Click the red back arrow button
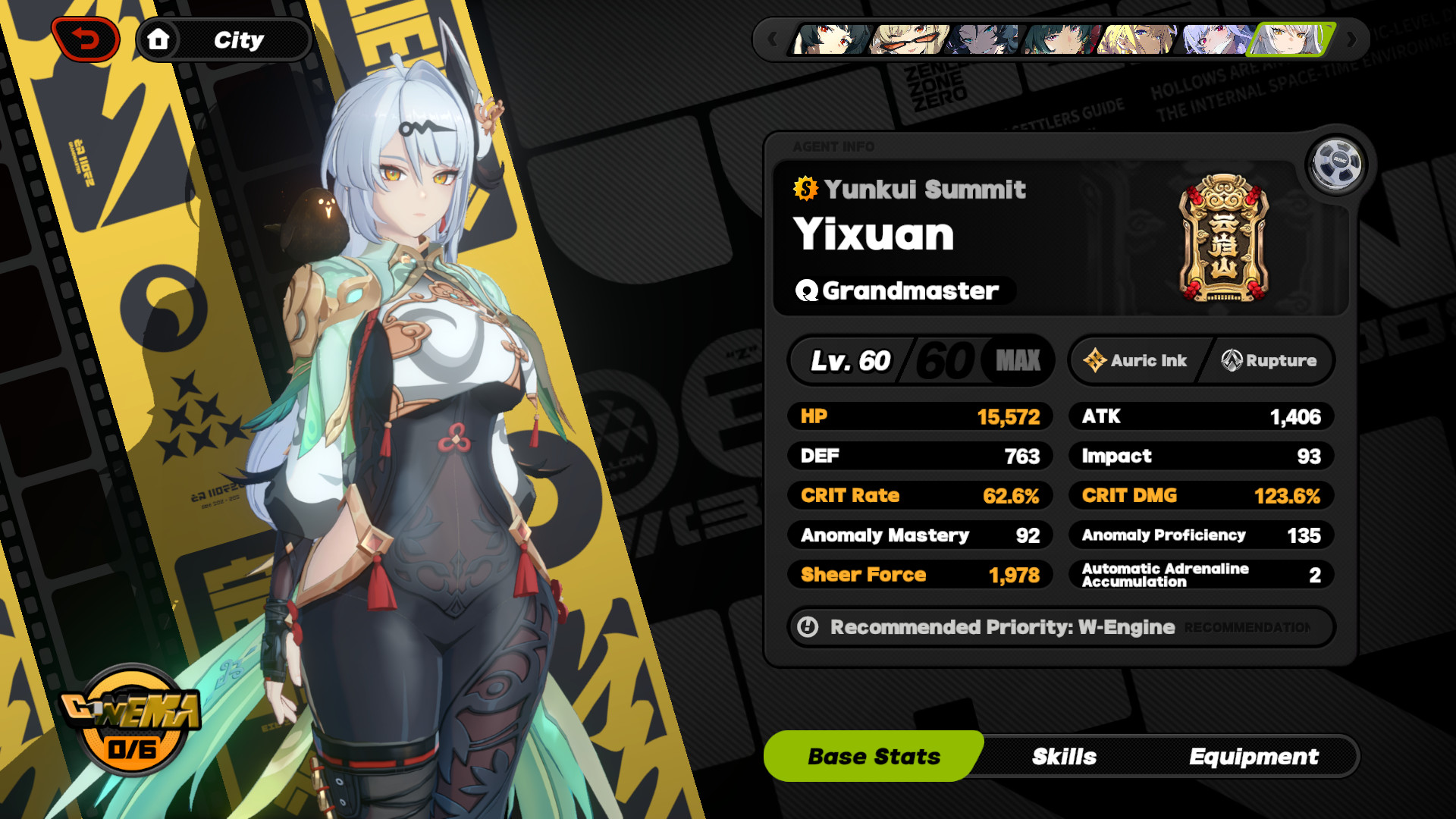The height and width of the screenshot is (819, 1456). (86, 39)
